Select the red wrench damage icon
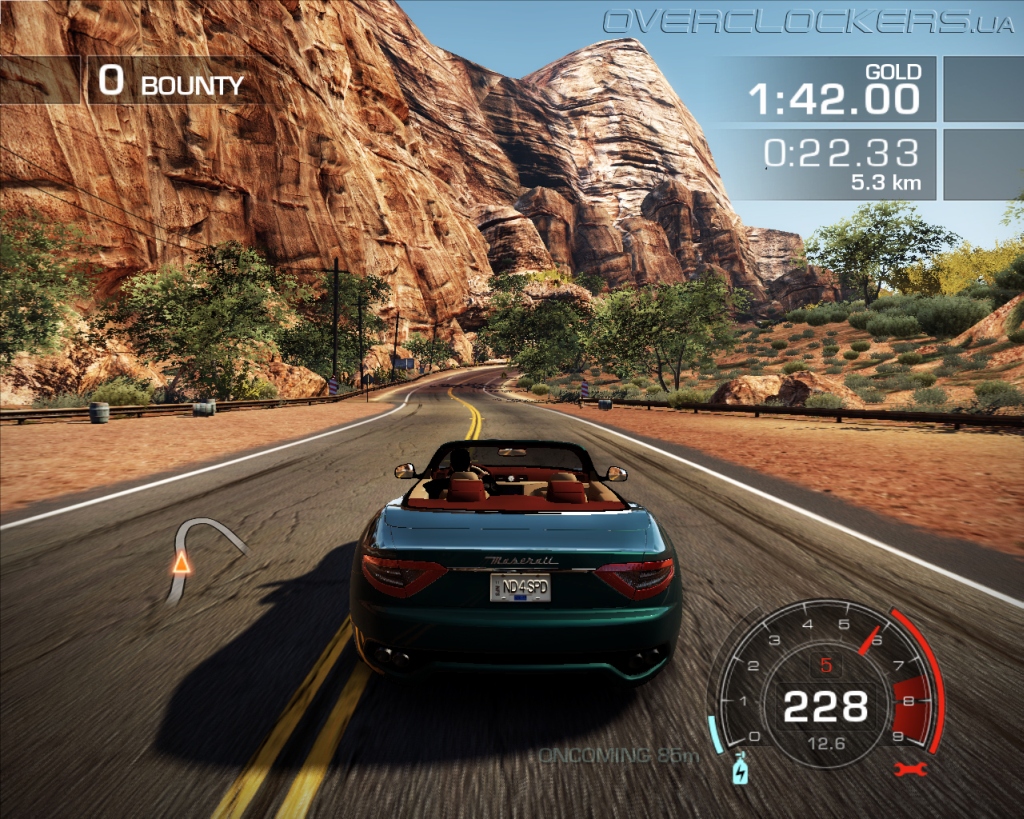The image size is (1024, 819). tap(912, 769)
